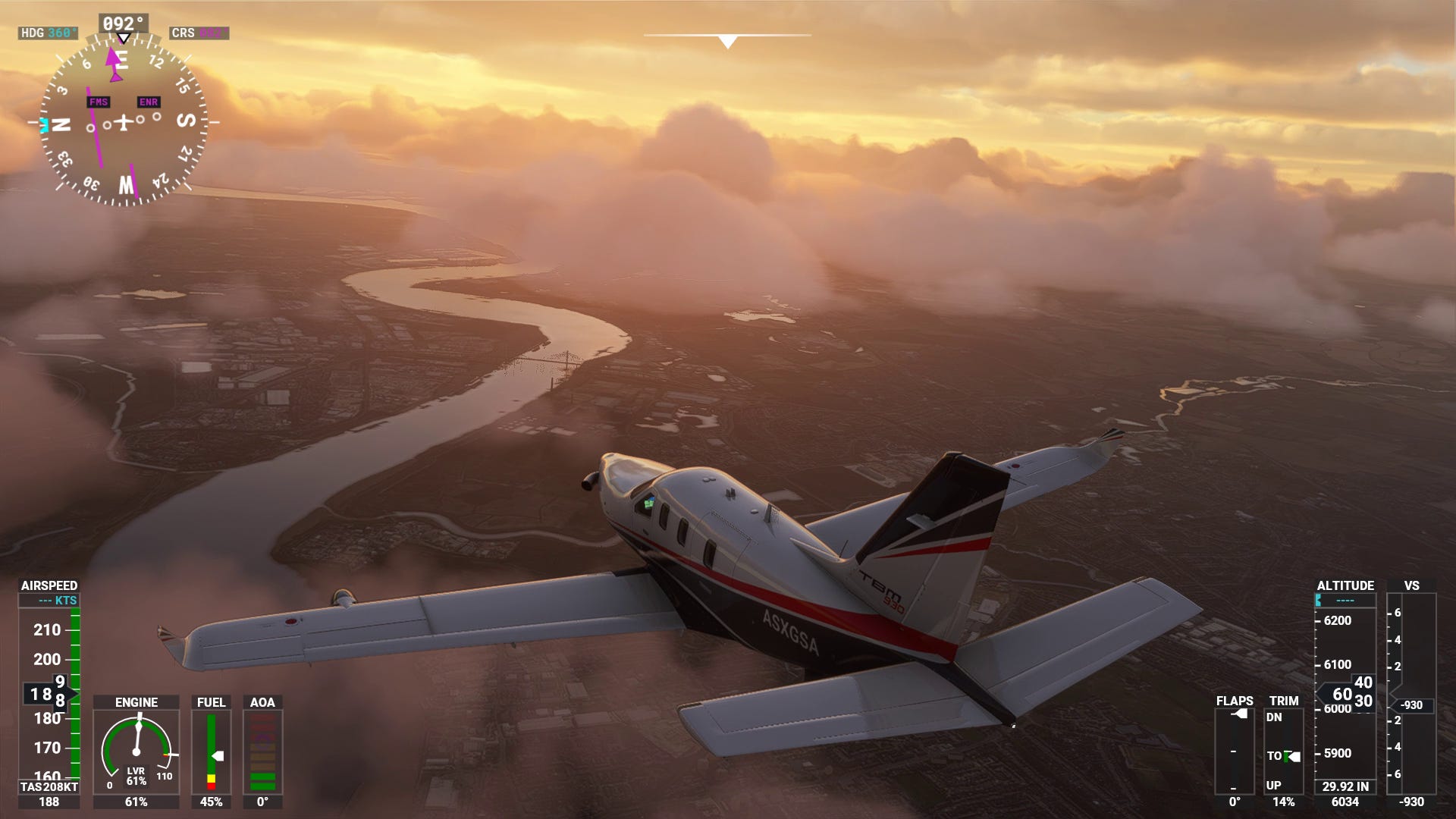Open the CRS course selector
The height and width of the screenshot is (819, 1456).
(199, 32)
